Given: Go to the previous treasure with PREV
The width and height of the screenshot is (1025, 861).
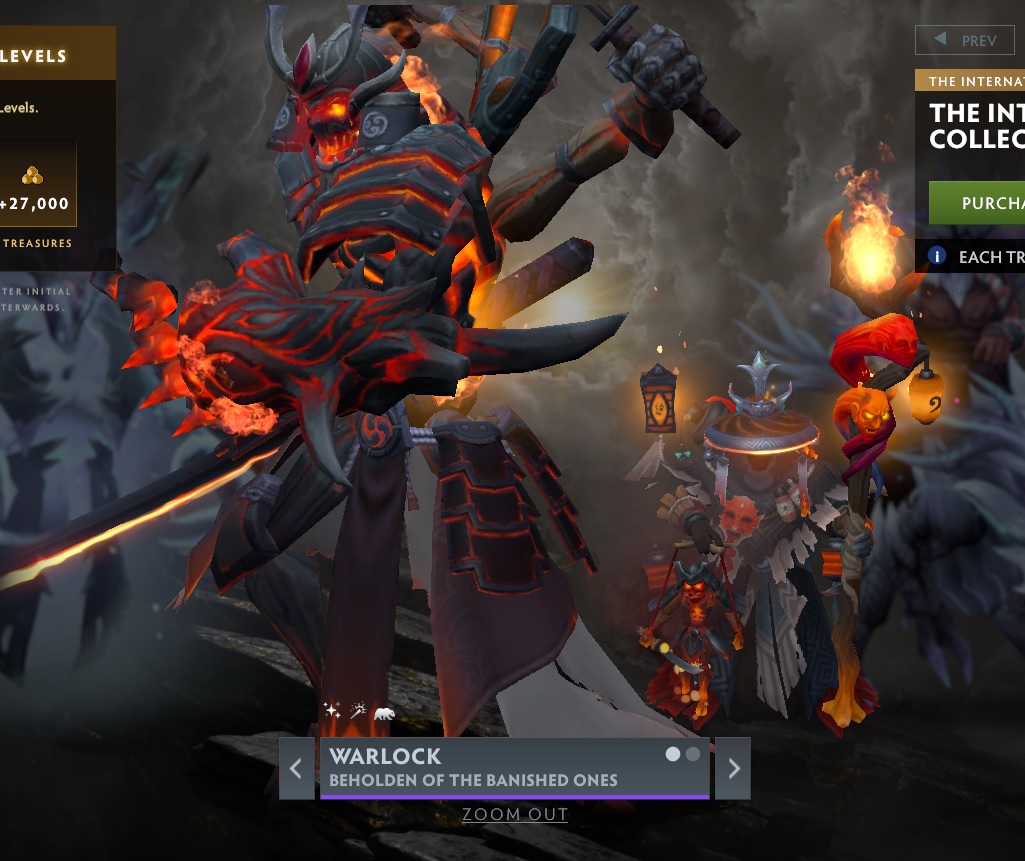Looking at the screenshot, I should [966, 41].
